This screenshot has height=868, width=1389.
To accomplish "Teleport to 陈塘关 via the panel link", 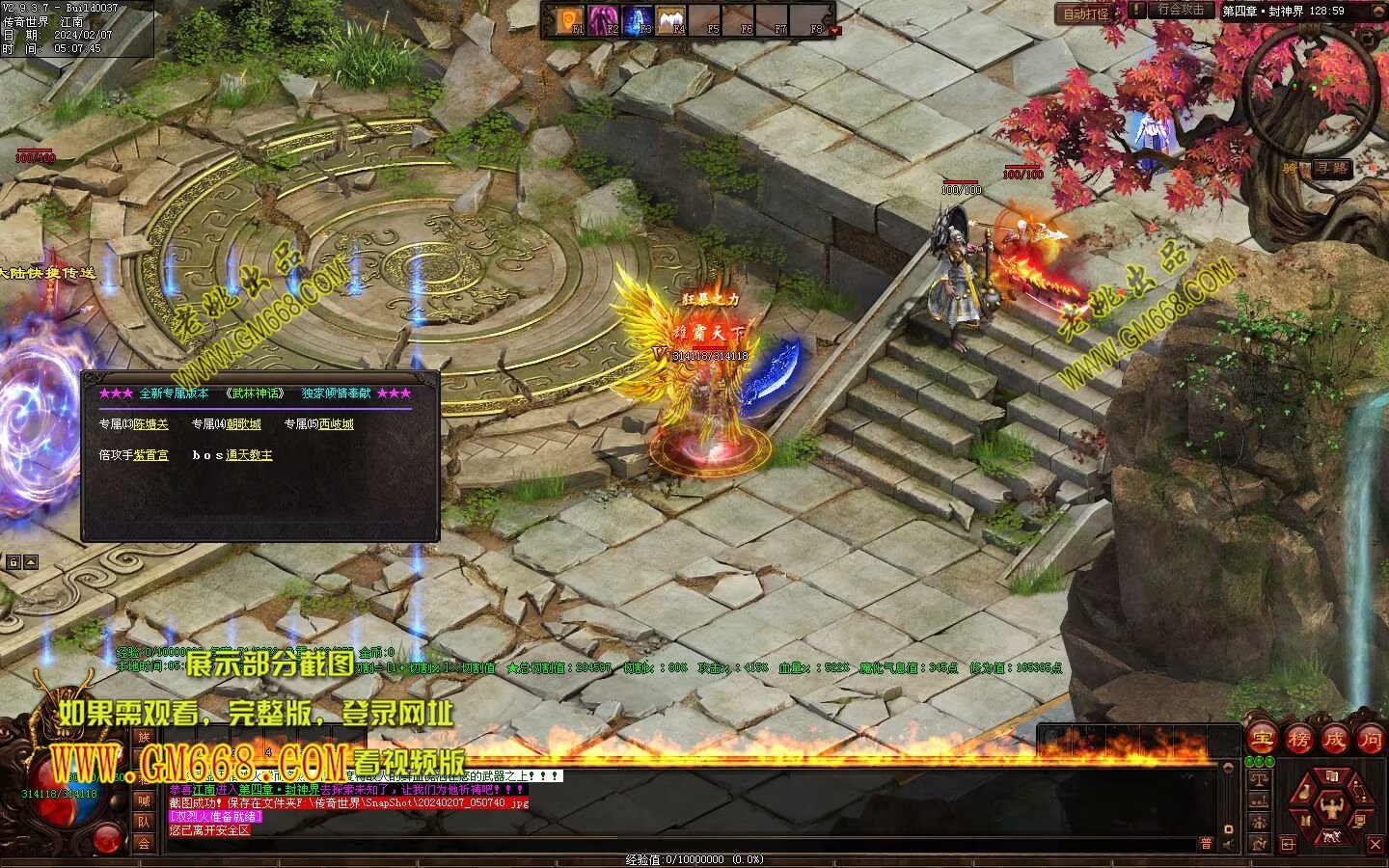I will click(150, 424).
